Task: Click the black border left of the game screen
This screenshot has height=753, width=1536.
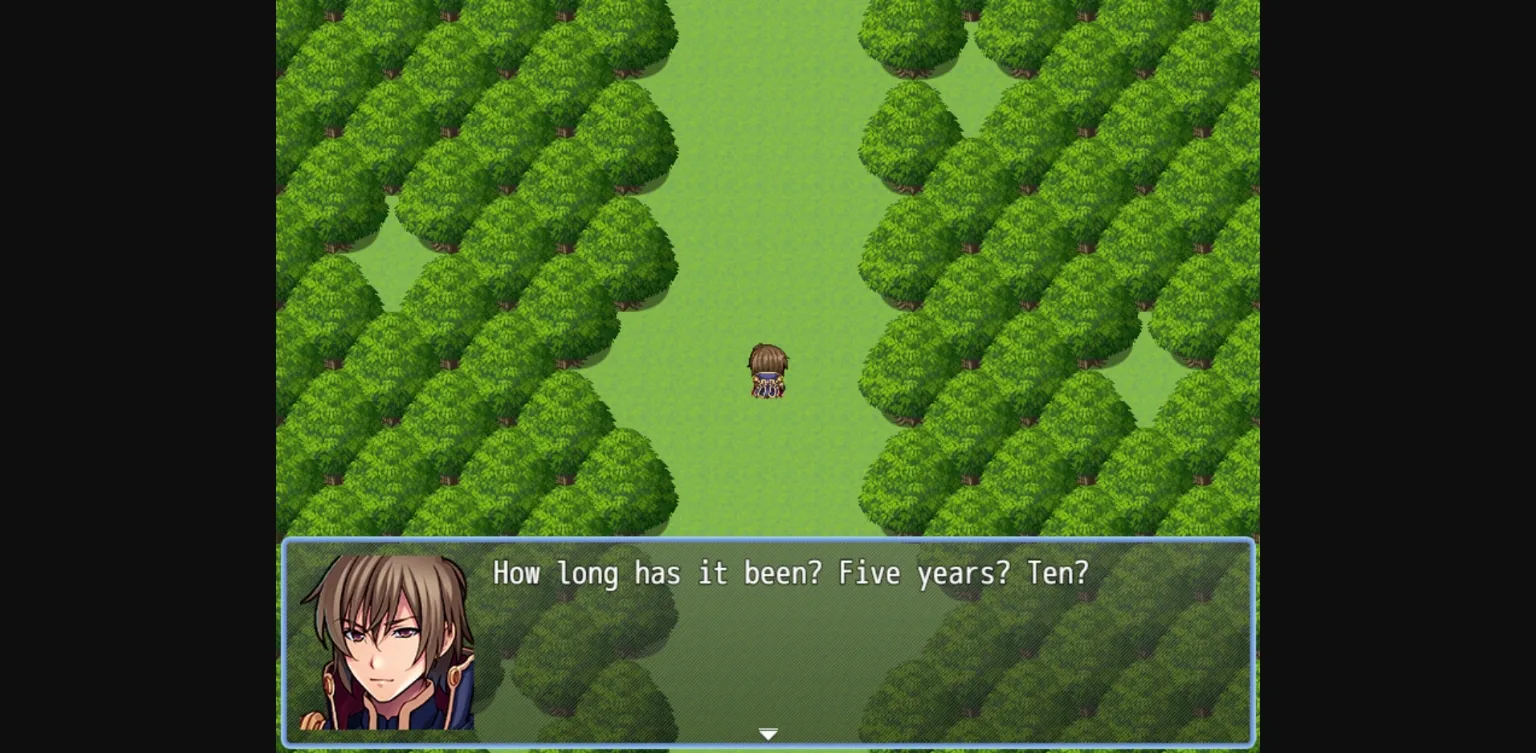Action: tap(140, 375)
